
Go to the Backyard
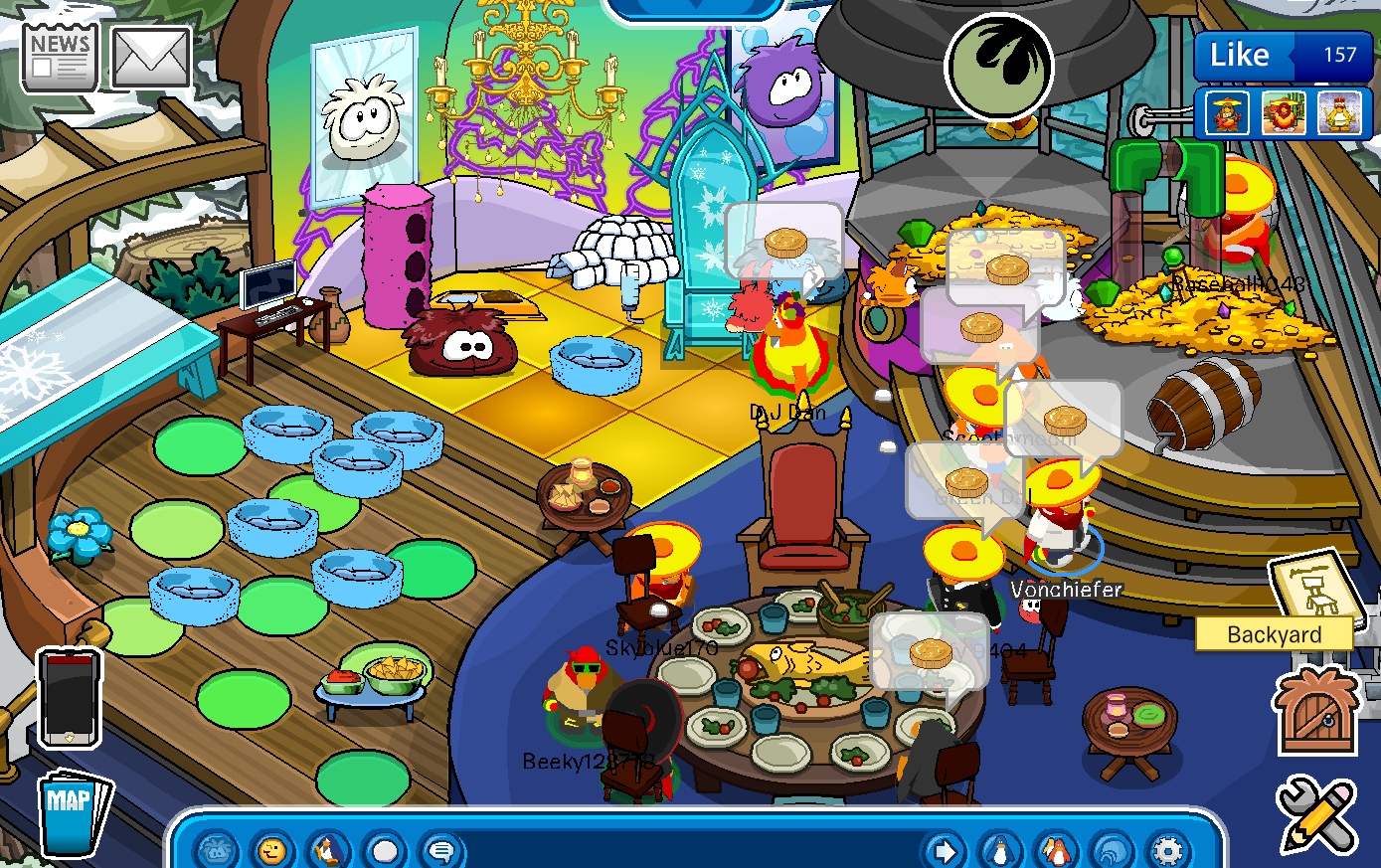tap(1274, 634)
